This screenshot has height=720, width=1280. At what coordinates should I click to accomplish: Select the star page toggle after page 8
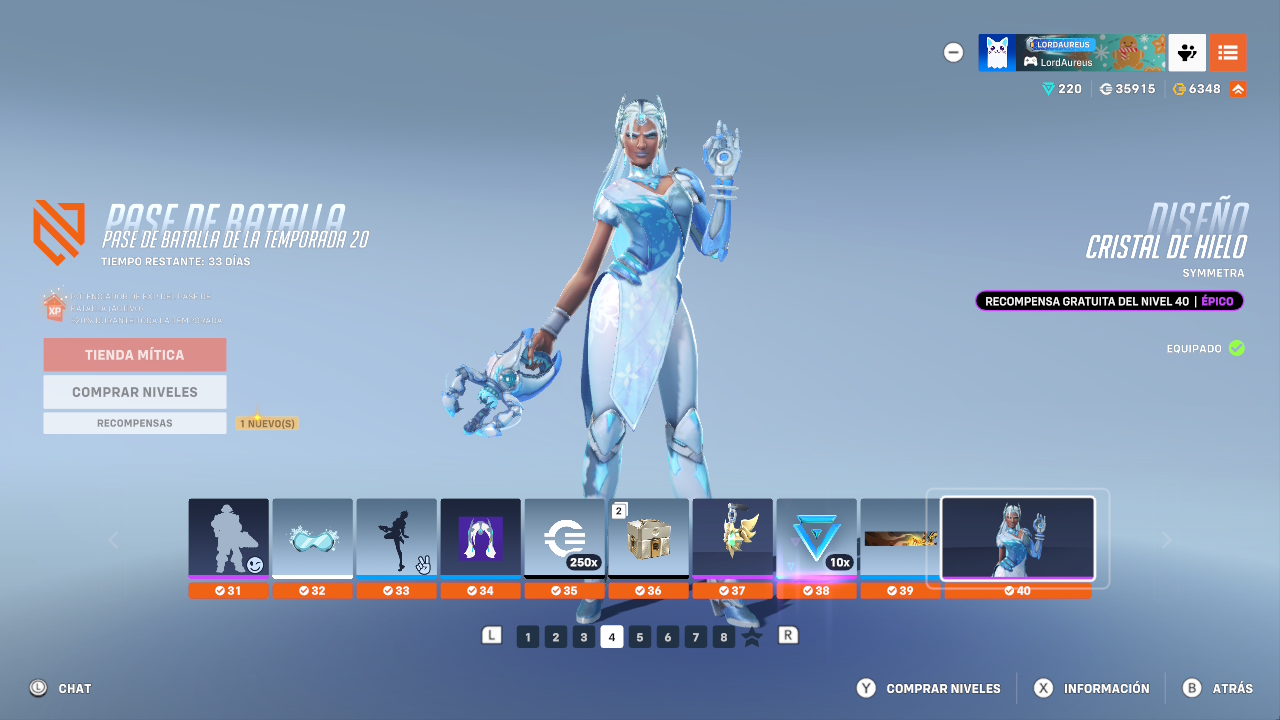(x=751, y=636)
